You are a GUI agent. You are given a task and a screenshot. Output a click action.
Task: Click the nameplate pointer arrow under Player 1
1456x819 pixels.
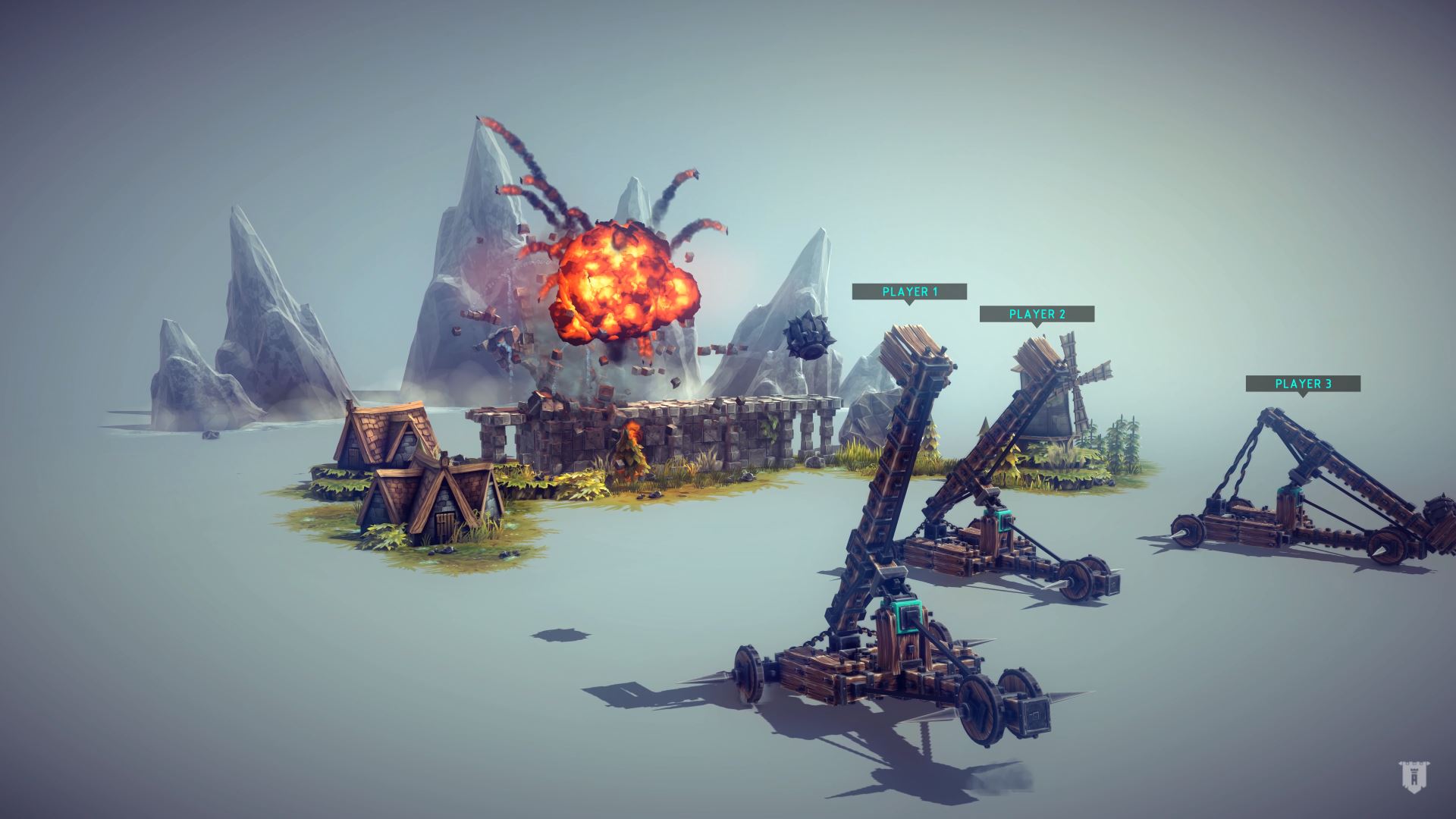coord(910,303)
